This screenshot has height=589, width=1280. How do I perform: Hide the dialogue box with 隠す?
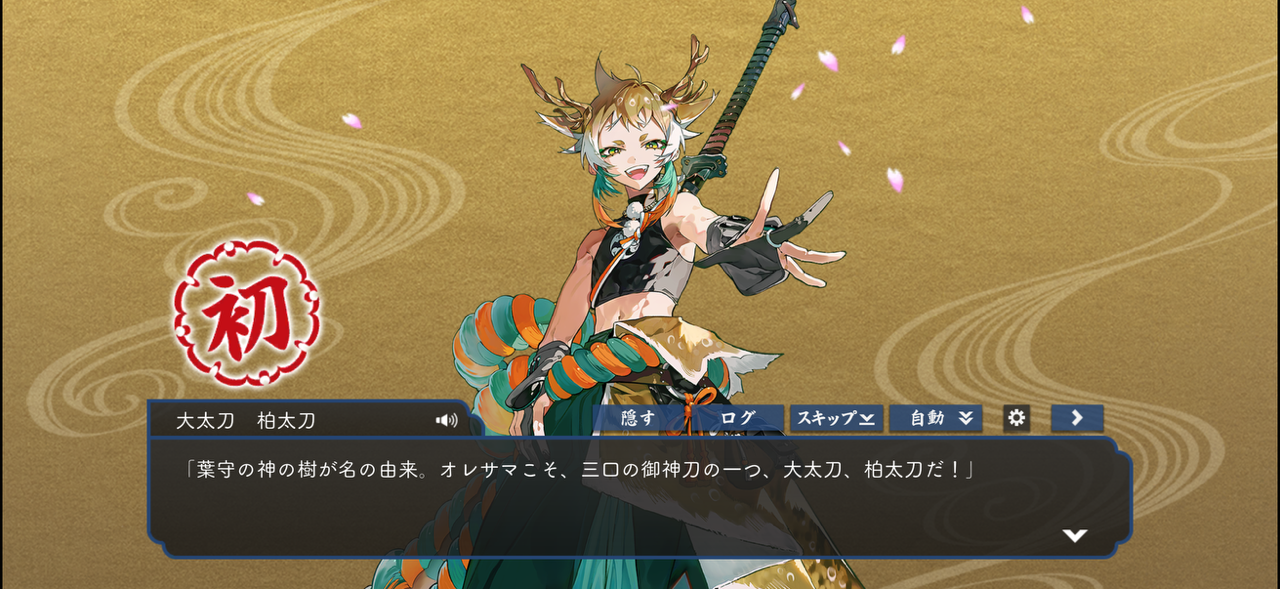(x=638, y=418)
